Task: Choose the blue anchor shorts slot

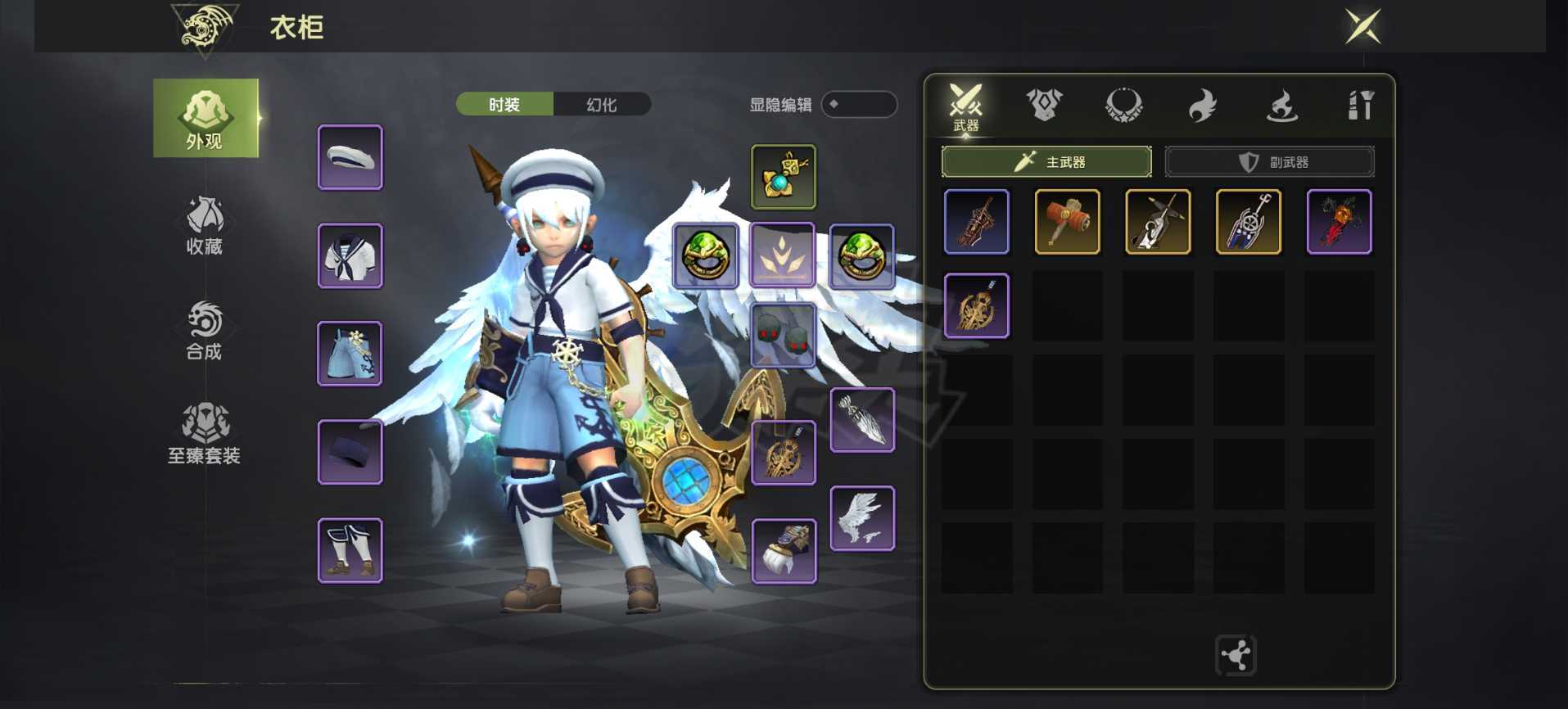Action: 350,354
